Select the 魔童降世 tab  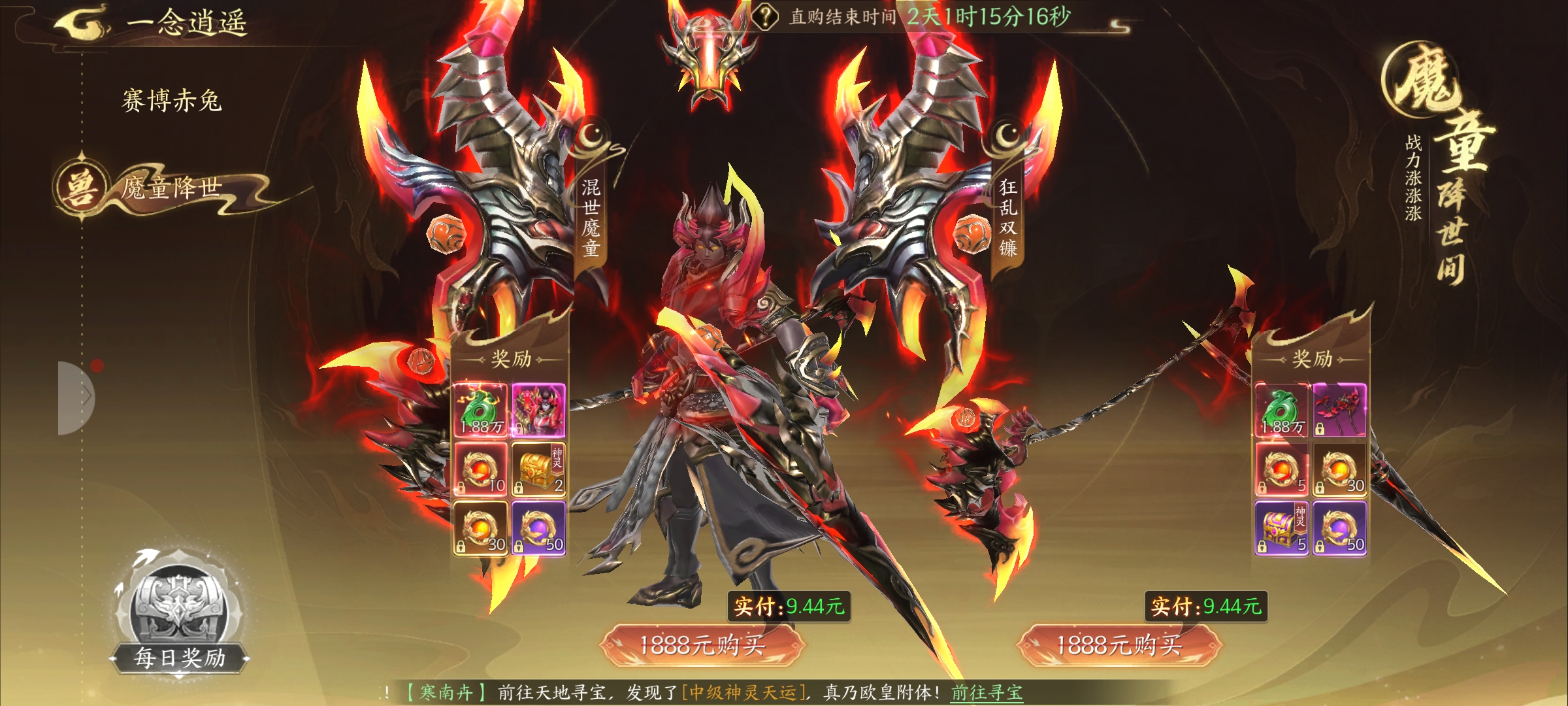pos(171,188)
